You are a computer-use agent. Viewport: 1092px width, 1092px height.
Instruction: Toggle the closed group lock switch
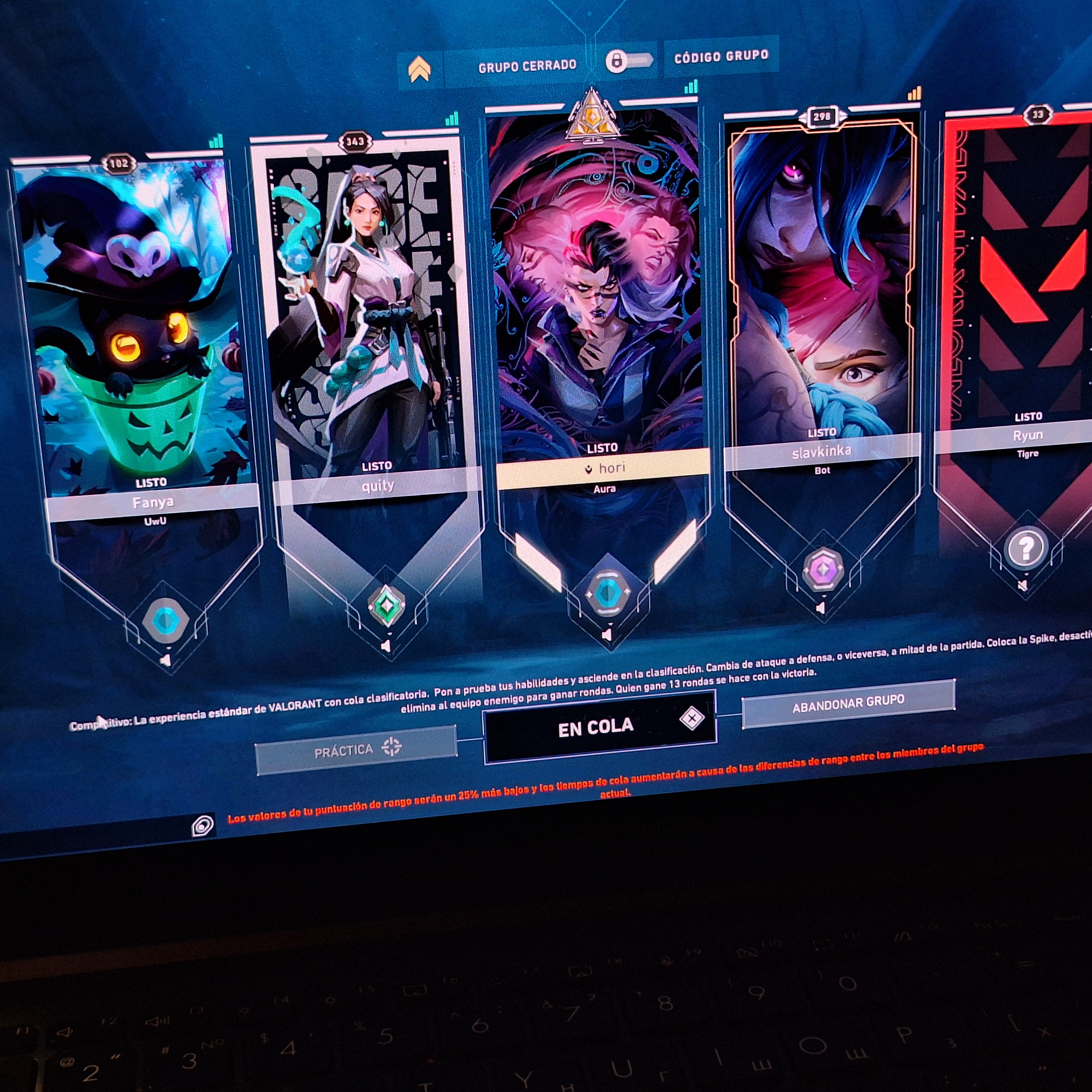[x=628, y=60]
